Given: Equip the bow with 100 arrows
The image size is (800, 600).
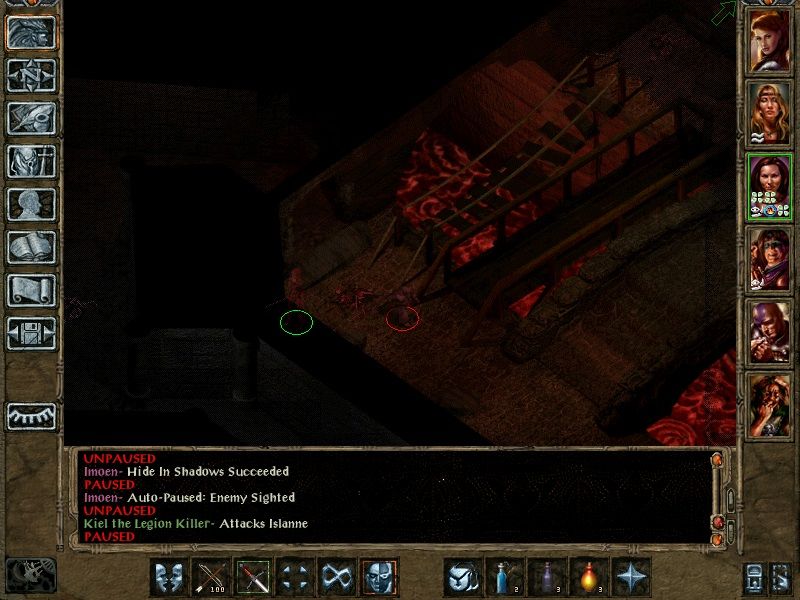Looking at the screenshot, I should [211, 577].
